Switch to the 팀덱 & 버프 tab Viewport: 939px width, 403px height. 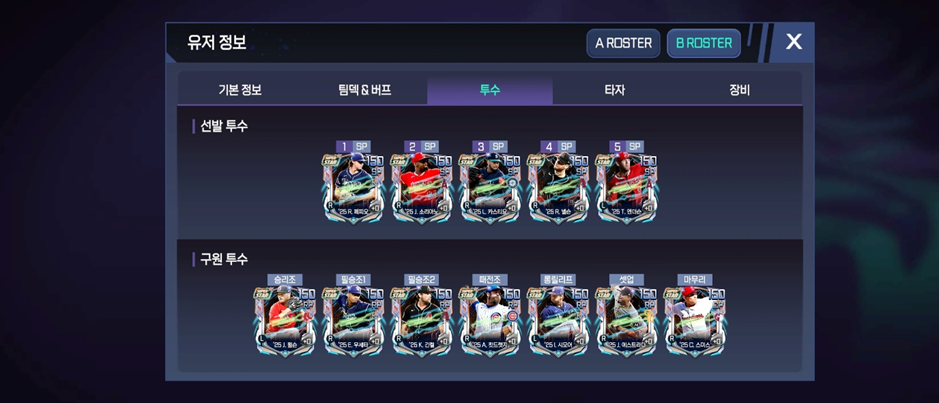coord(365,90)
